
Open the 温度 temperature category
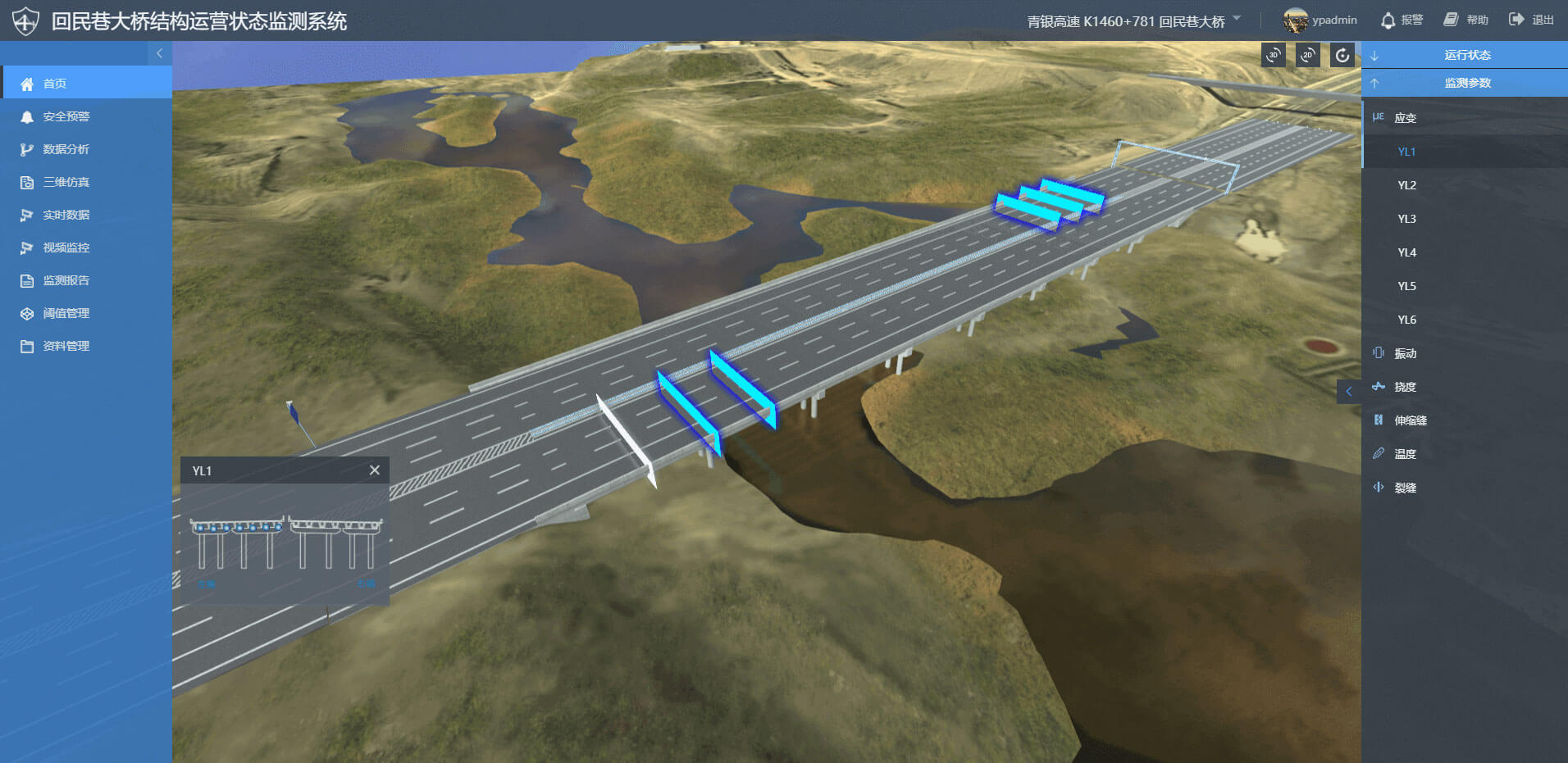[x=1405, y=454]
